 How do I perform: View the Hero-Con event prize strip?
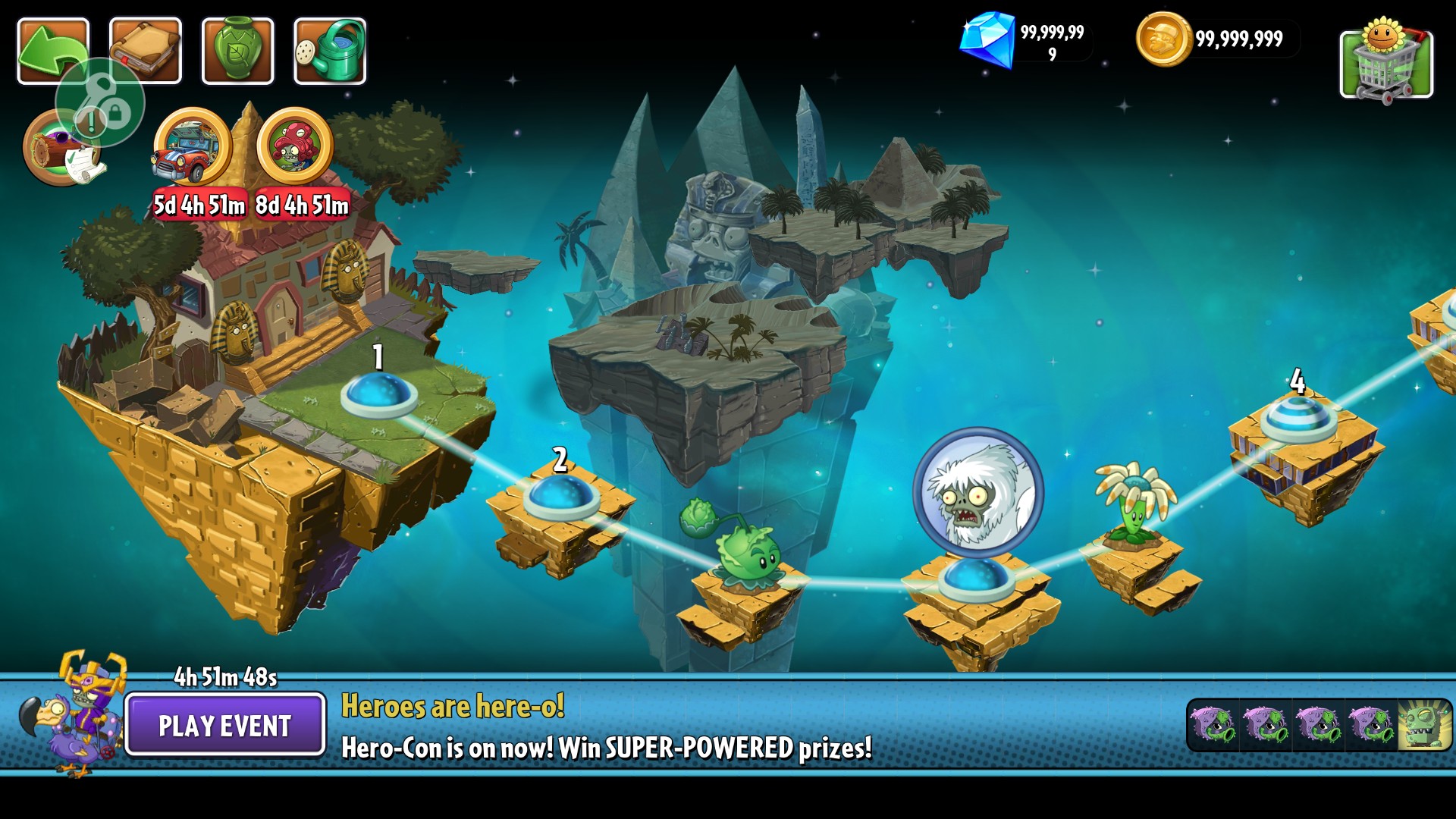pyautogui.click(x=1318, y=725)
